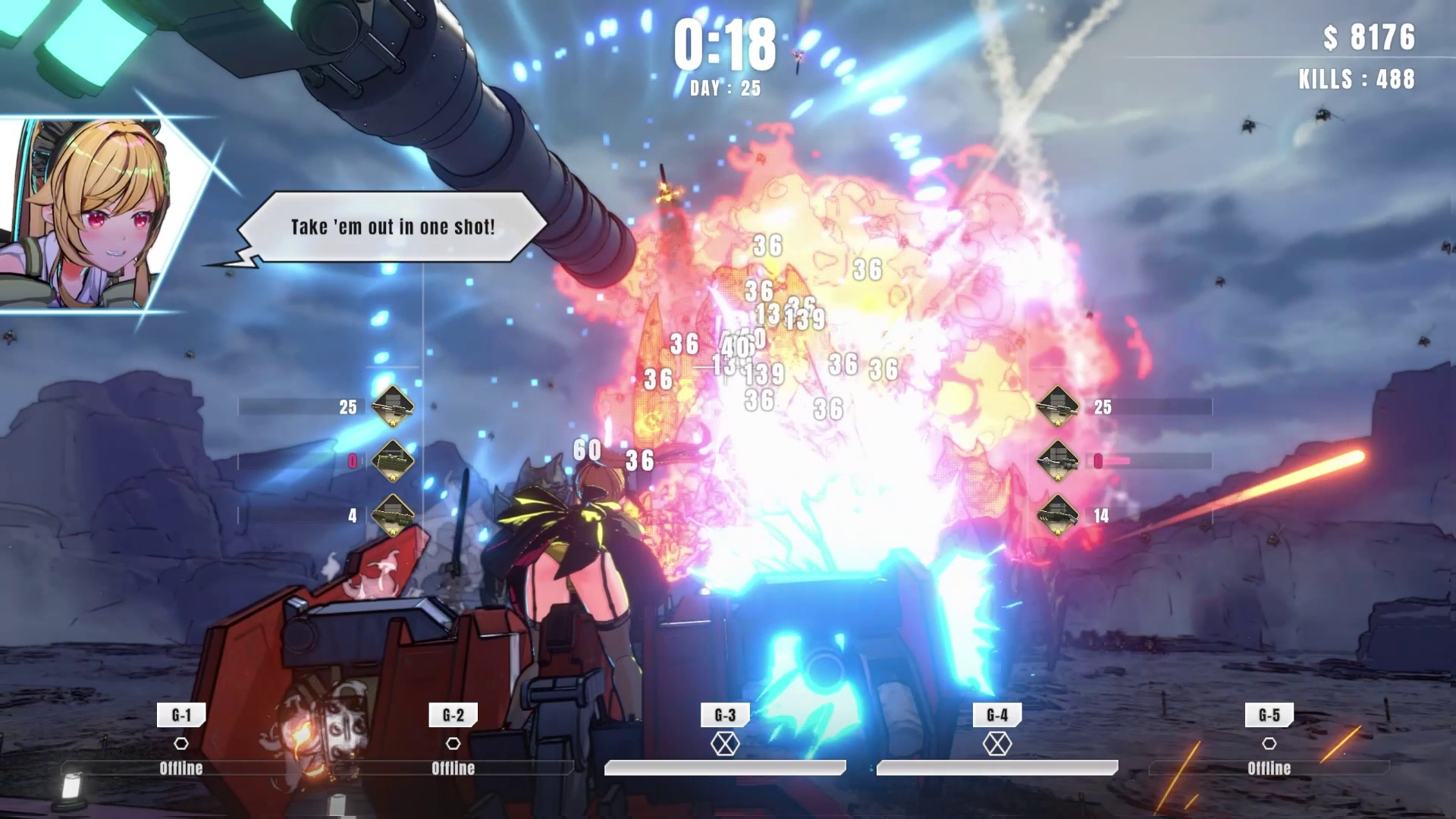Image resolution: width=1456 pixels, height=819 pixels.
Task: Click the G-2 offline unit tag
Action: click(x=453, y=715)
